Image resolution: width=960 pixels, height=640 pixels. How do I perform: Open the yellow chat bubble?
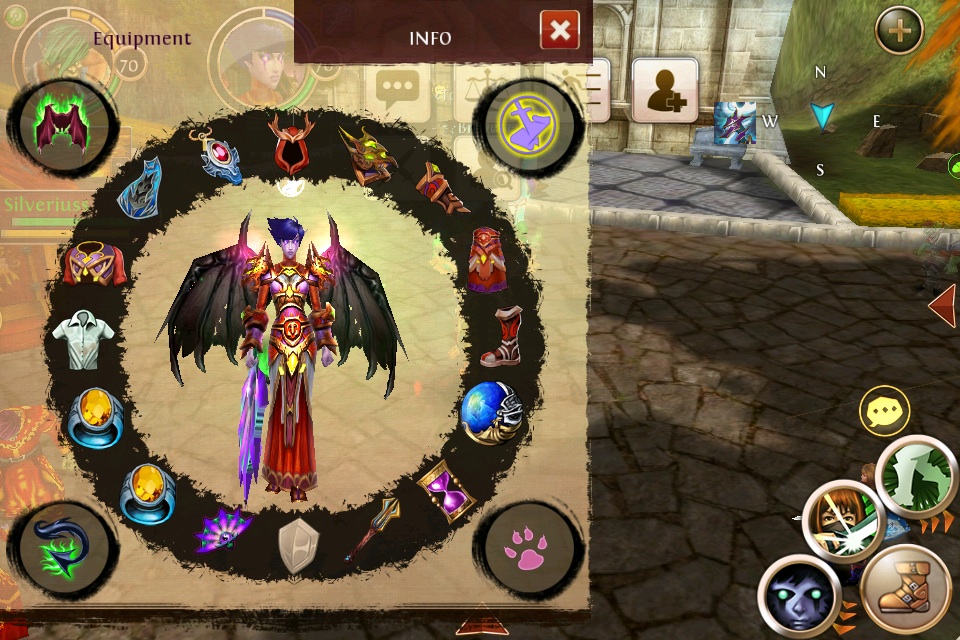(884, 411)
